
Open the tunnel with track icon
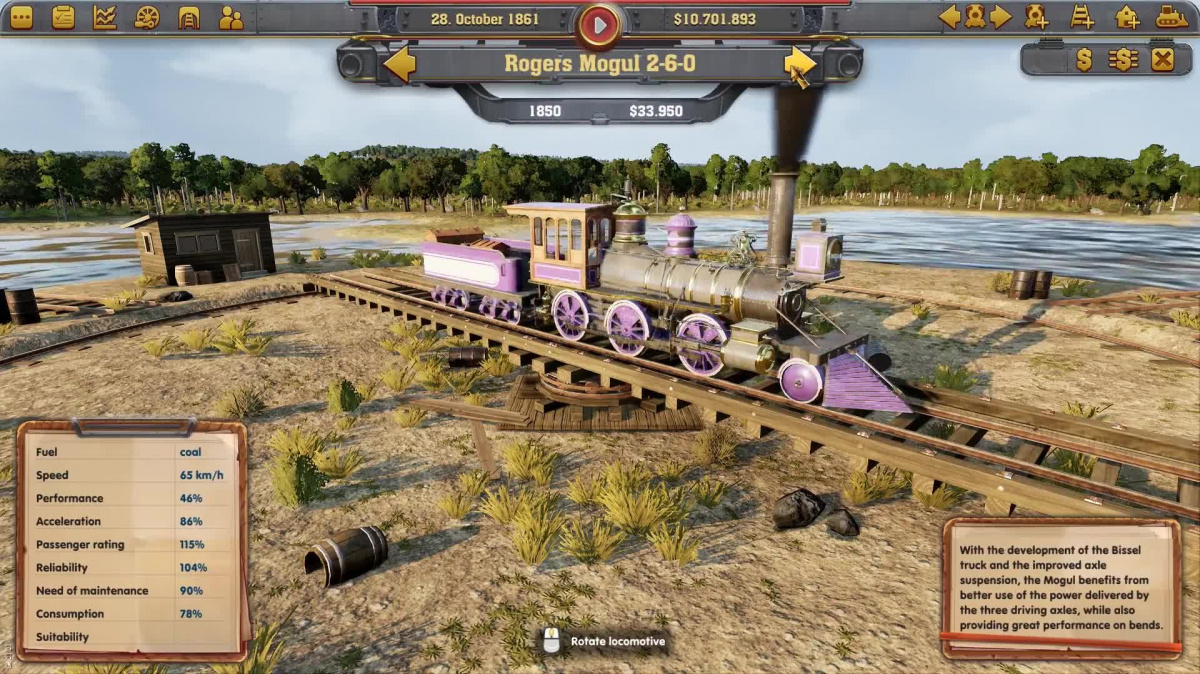tap(189, 17)
